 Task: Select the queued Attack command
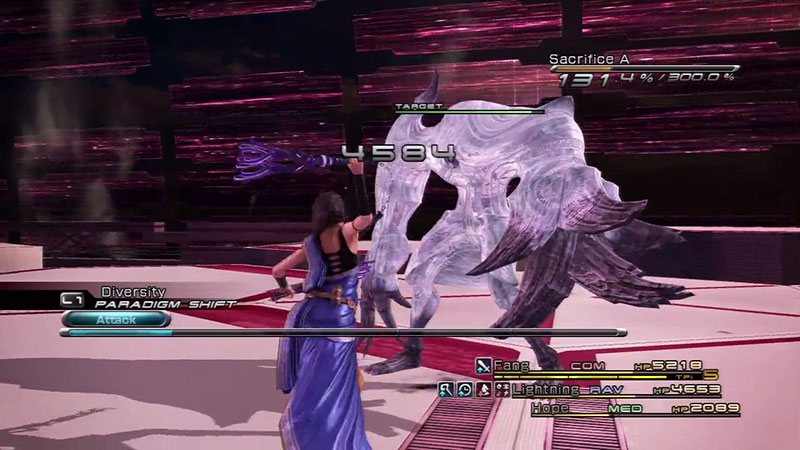(115, 320)
